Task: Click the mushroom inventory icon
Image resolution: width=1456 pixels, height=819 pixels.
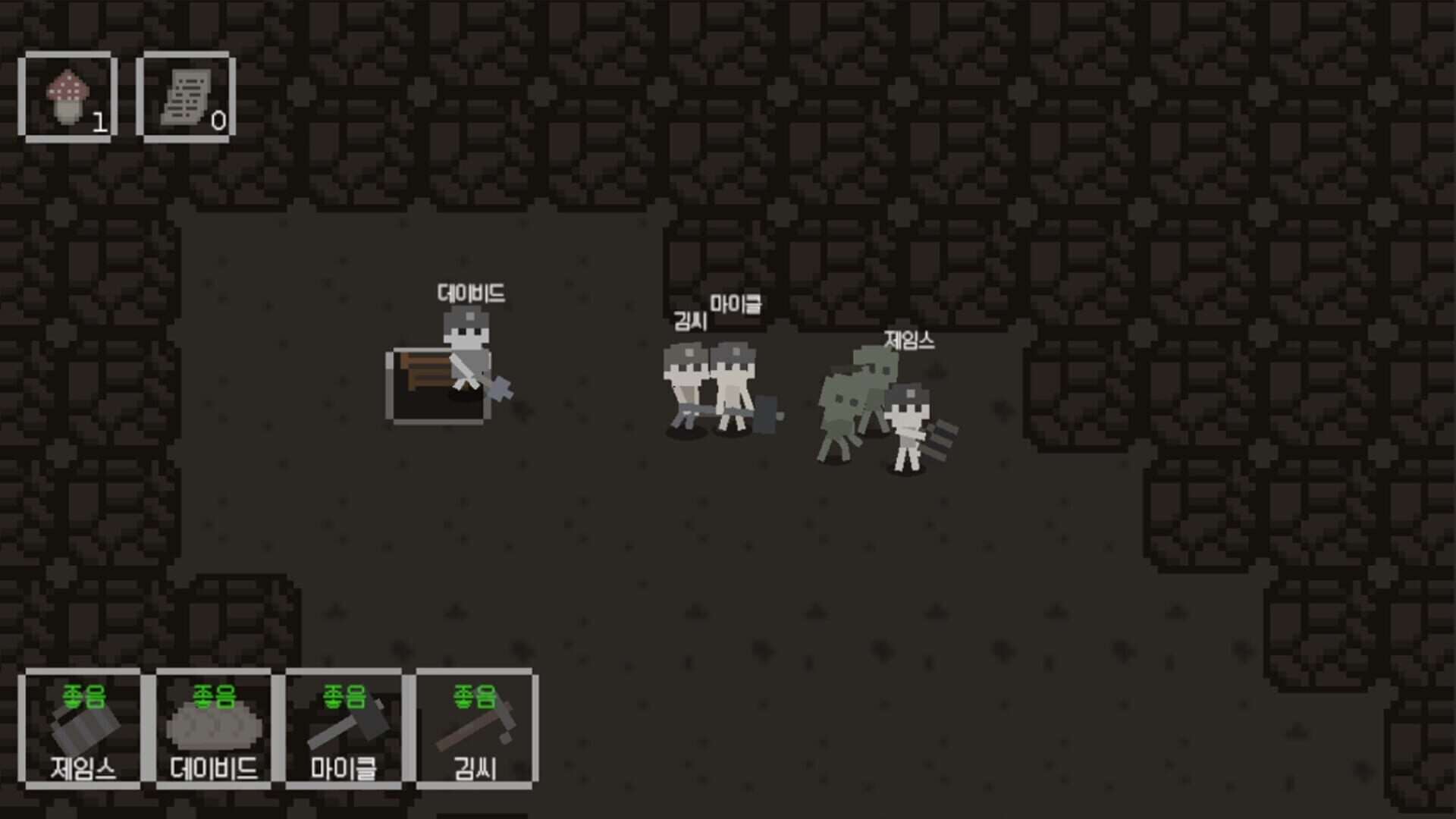Action: pos(68,95)
